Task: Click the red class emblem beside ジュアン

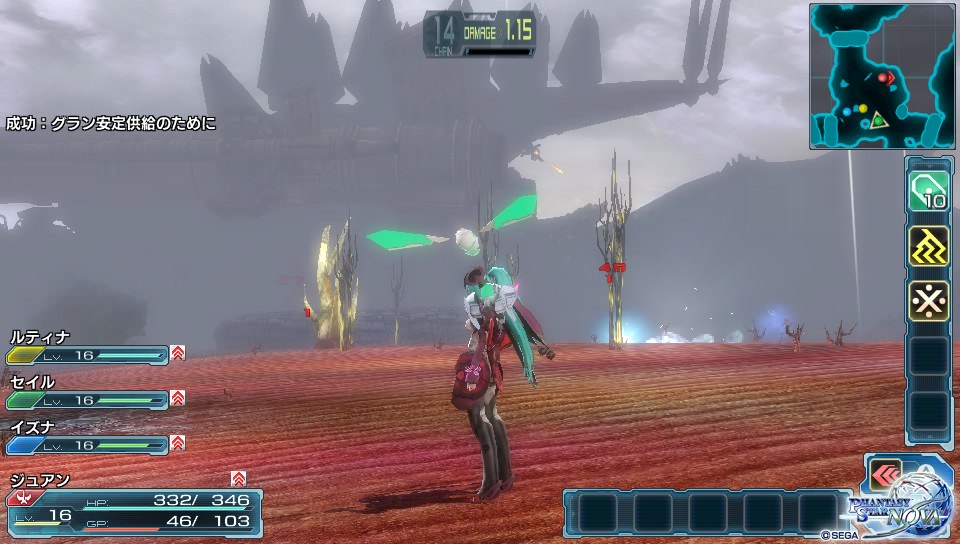Action: (x=19, y=497)
